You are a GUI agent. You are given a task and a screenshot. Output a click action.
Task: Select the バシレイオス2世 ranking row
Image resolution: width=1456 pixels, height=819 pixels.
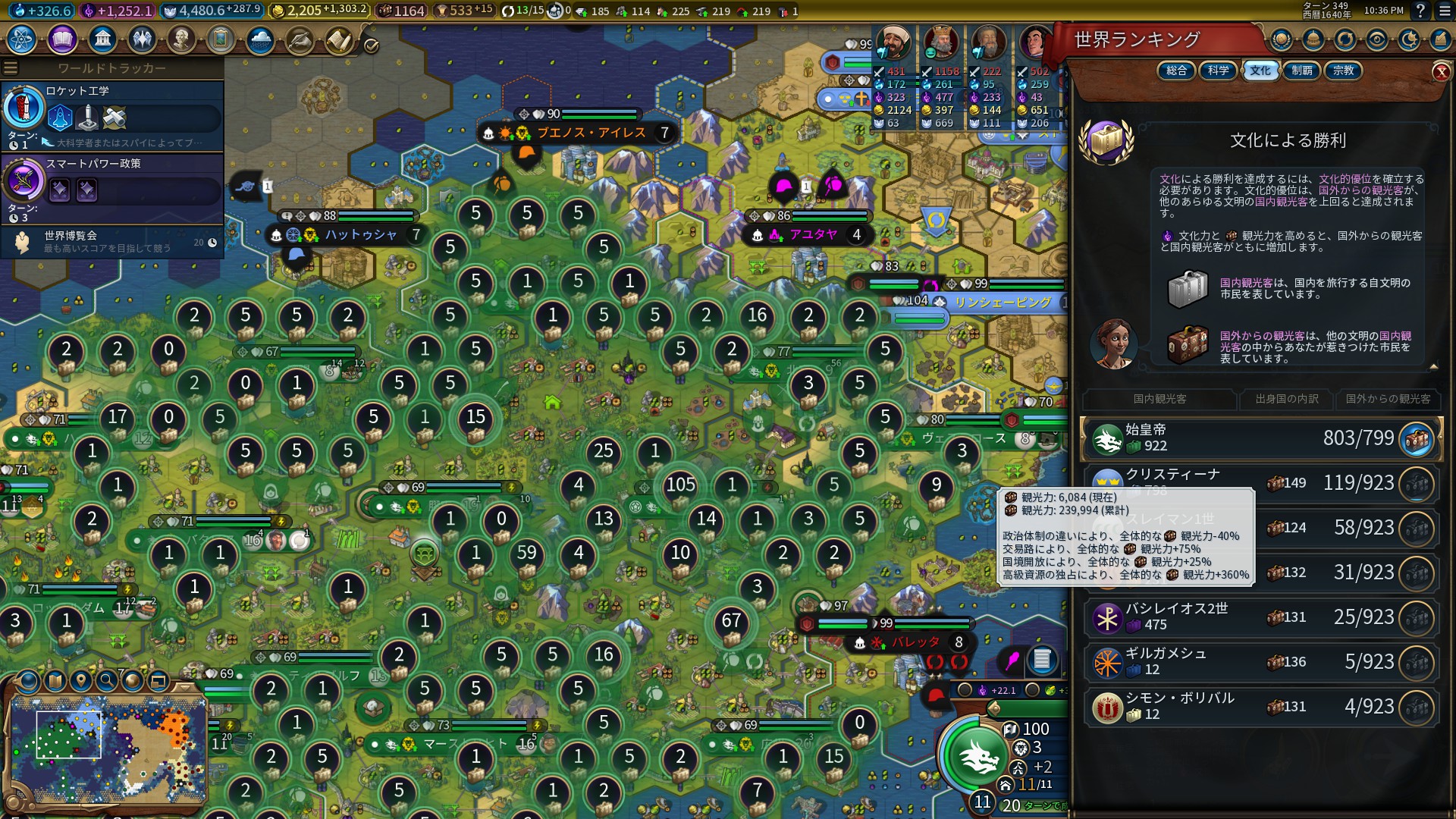tap(1259, 617)
